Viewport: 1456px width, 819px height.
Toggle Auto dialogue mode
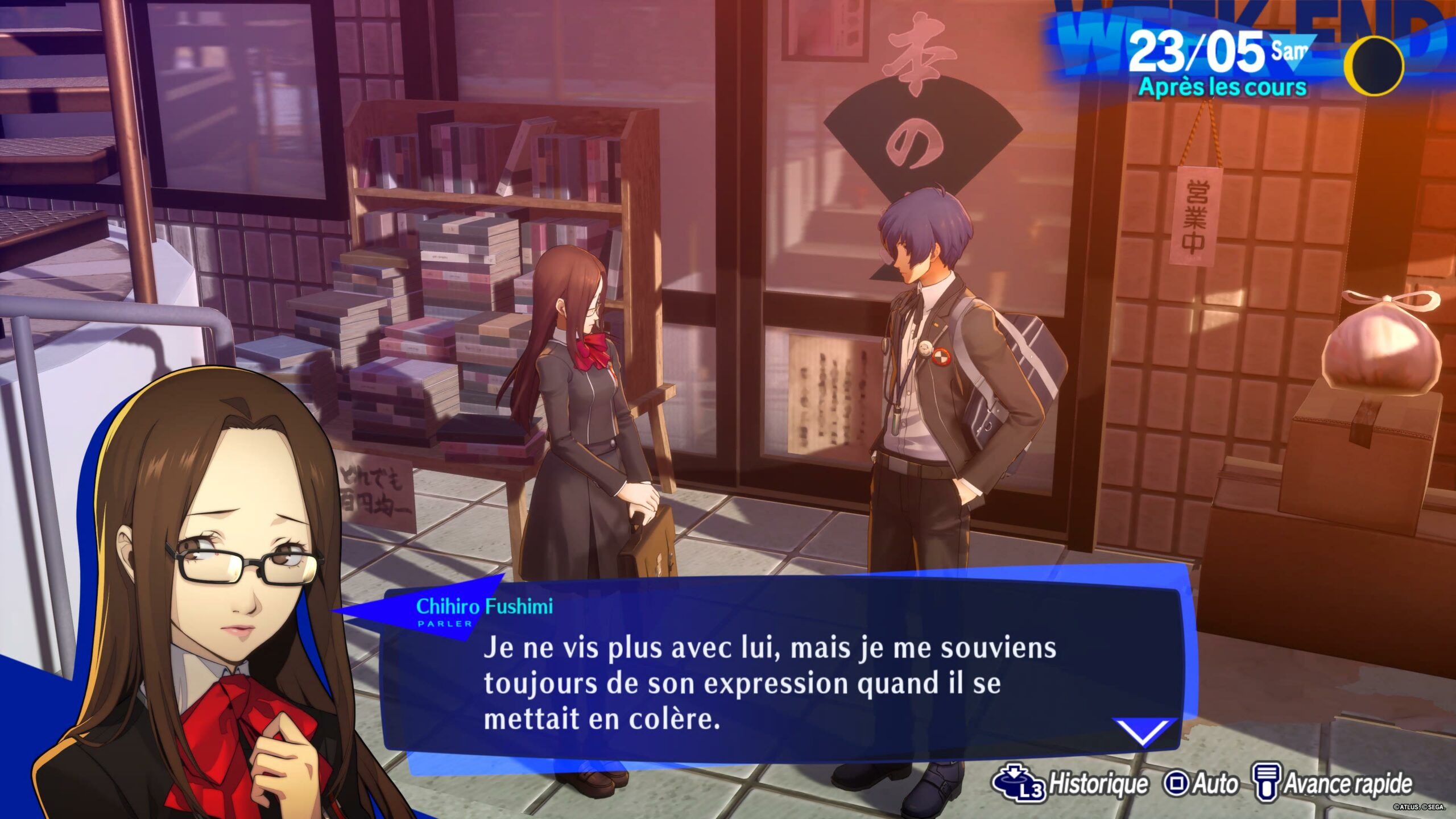(x=1201, y=784)
